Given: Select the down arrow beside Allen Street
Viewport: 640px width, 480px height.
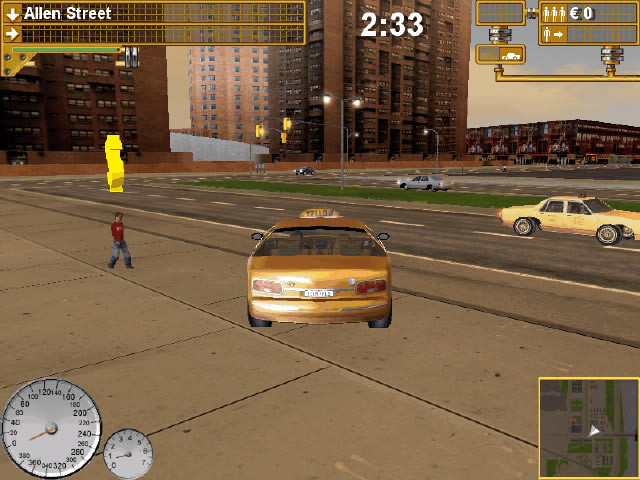Looking at the screenshot, I should point(12,14).
